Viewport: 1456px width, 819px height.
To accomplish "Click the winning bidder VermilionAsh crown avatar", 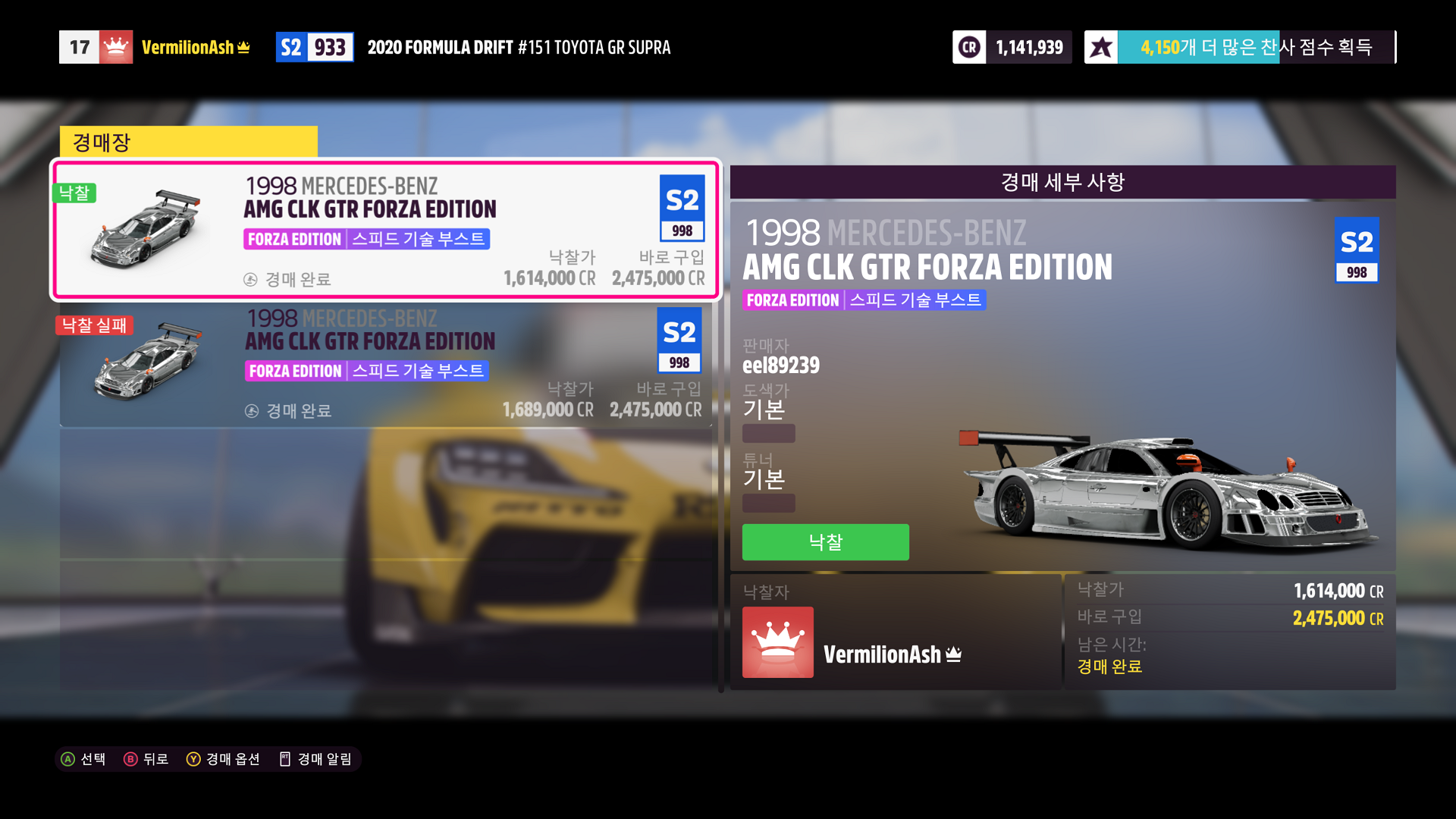I will click(777, 642).
